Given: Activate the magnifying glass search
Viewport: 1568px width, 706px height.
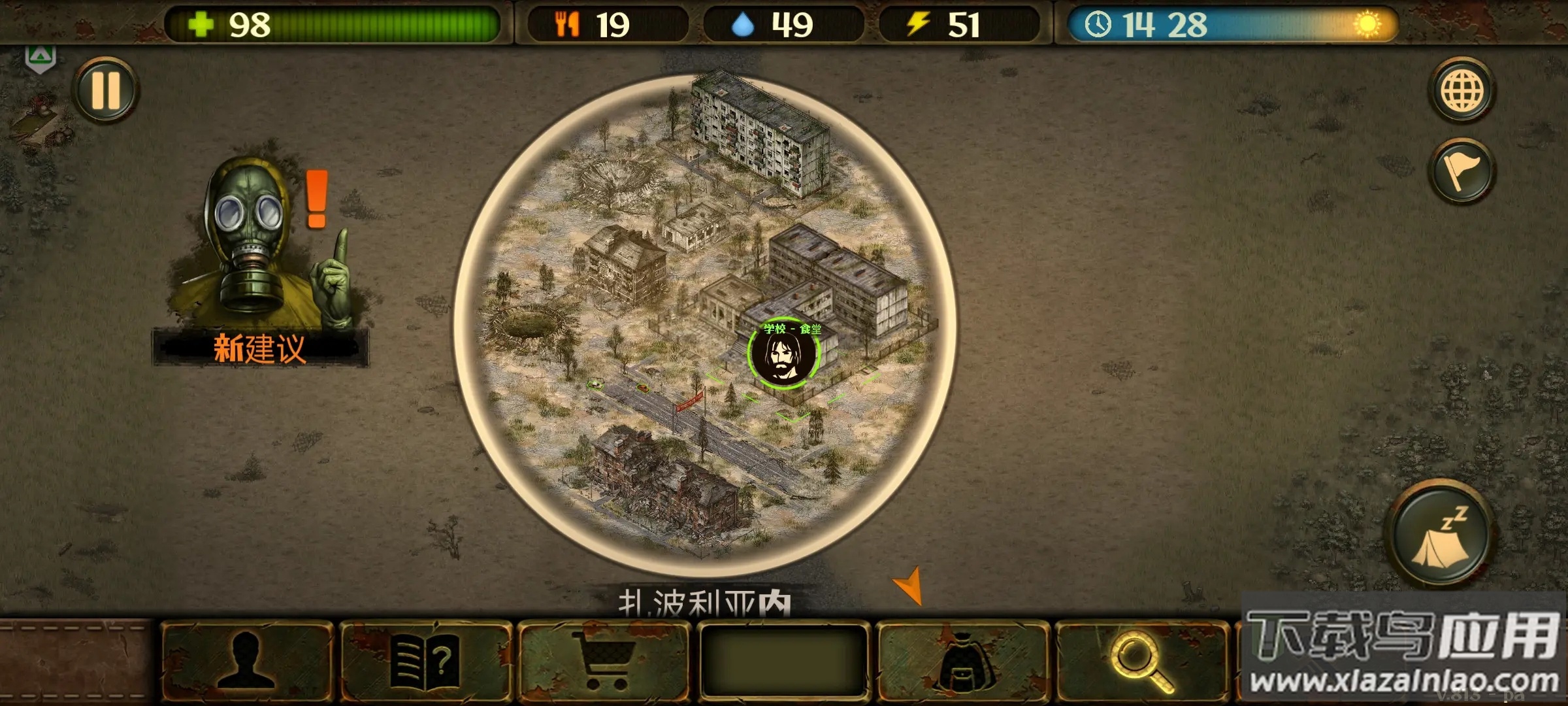Looking at the screenshot, I should point(1141,662).
